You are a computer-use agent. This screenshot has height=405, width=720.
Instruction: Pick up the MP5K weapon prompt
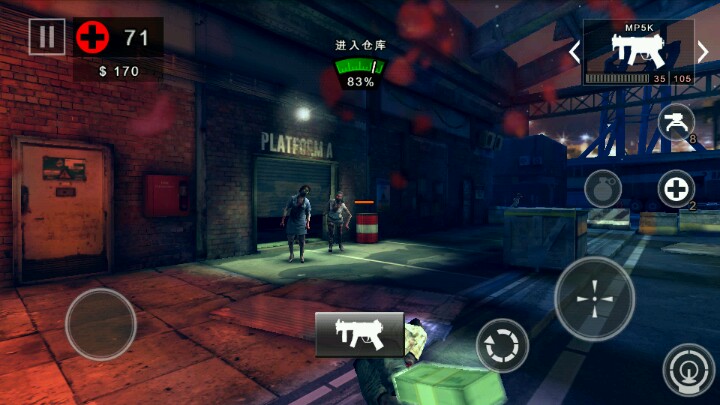point(360,334)
